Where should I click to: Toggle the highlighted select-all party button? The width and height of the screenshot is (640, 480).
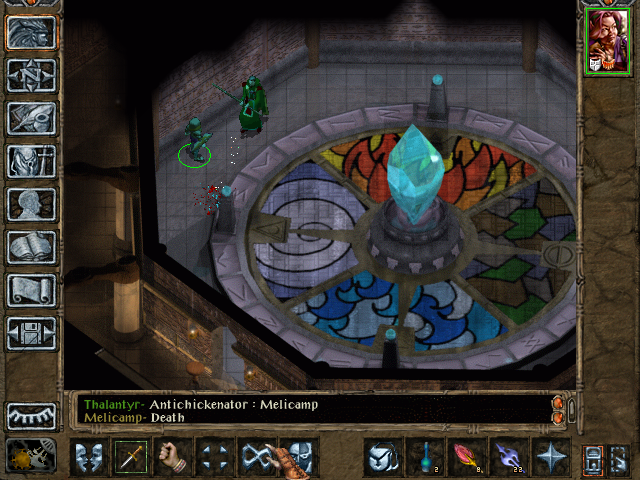(593, 458)
